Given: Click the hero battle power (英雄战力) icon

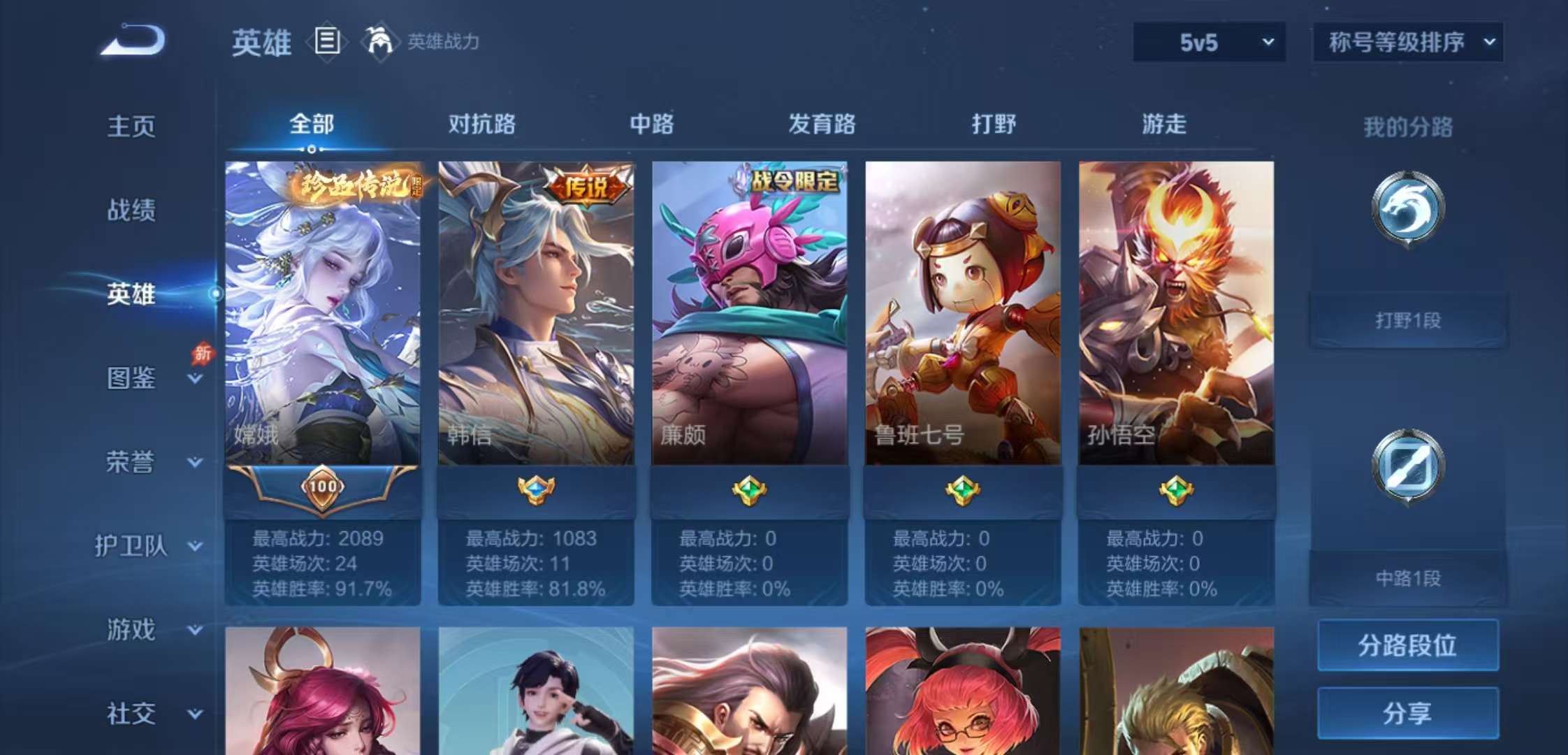Looking at the screenshot, I should point(382,41).
